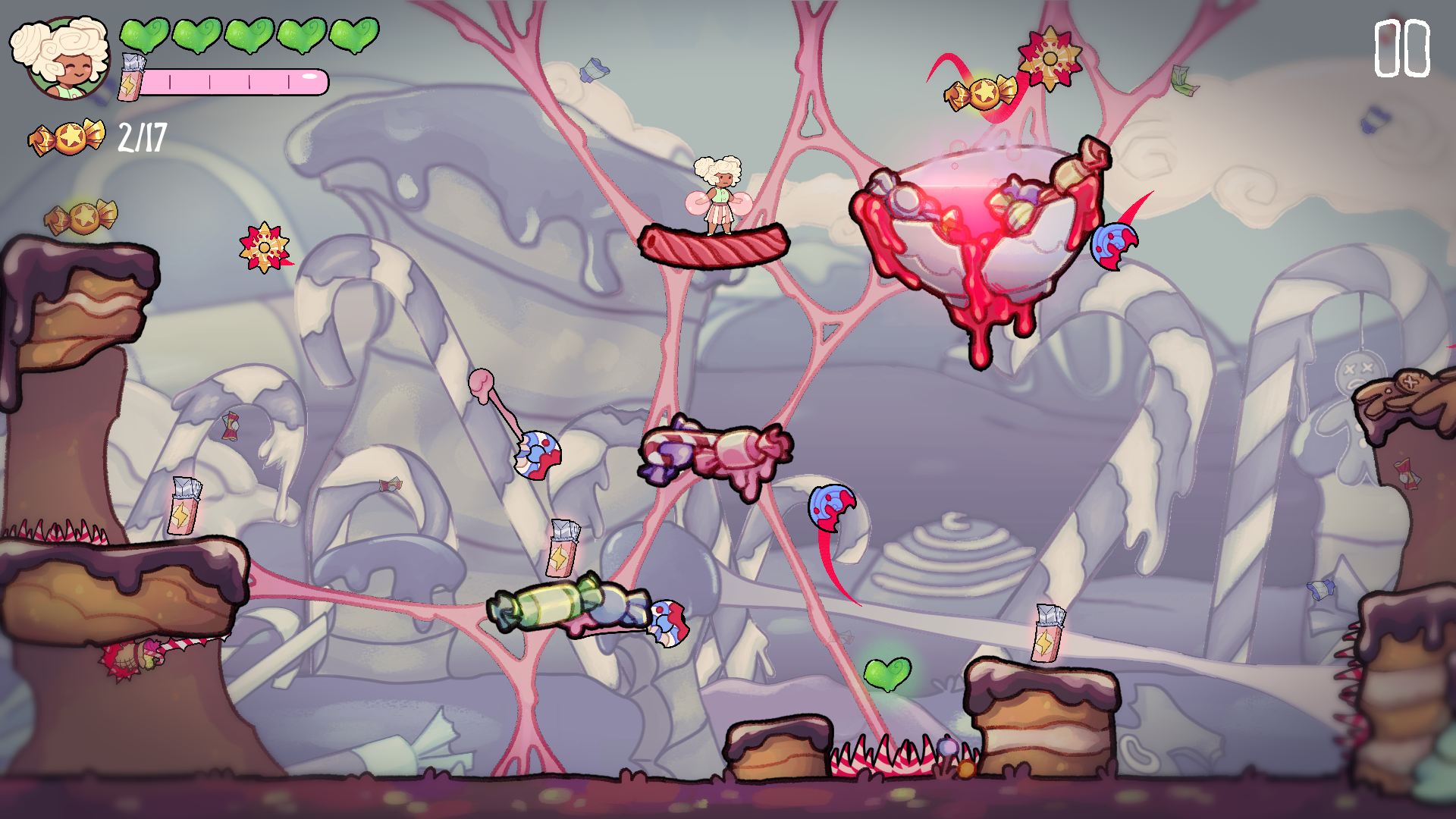Click the character portrait in the HUD
This screenshot has height=819, width=1456.
(62, 58)
